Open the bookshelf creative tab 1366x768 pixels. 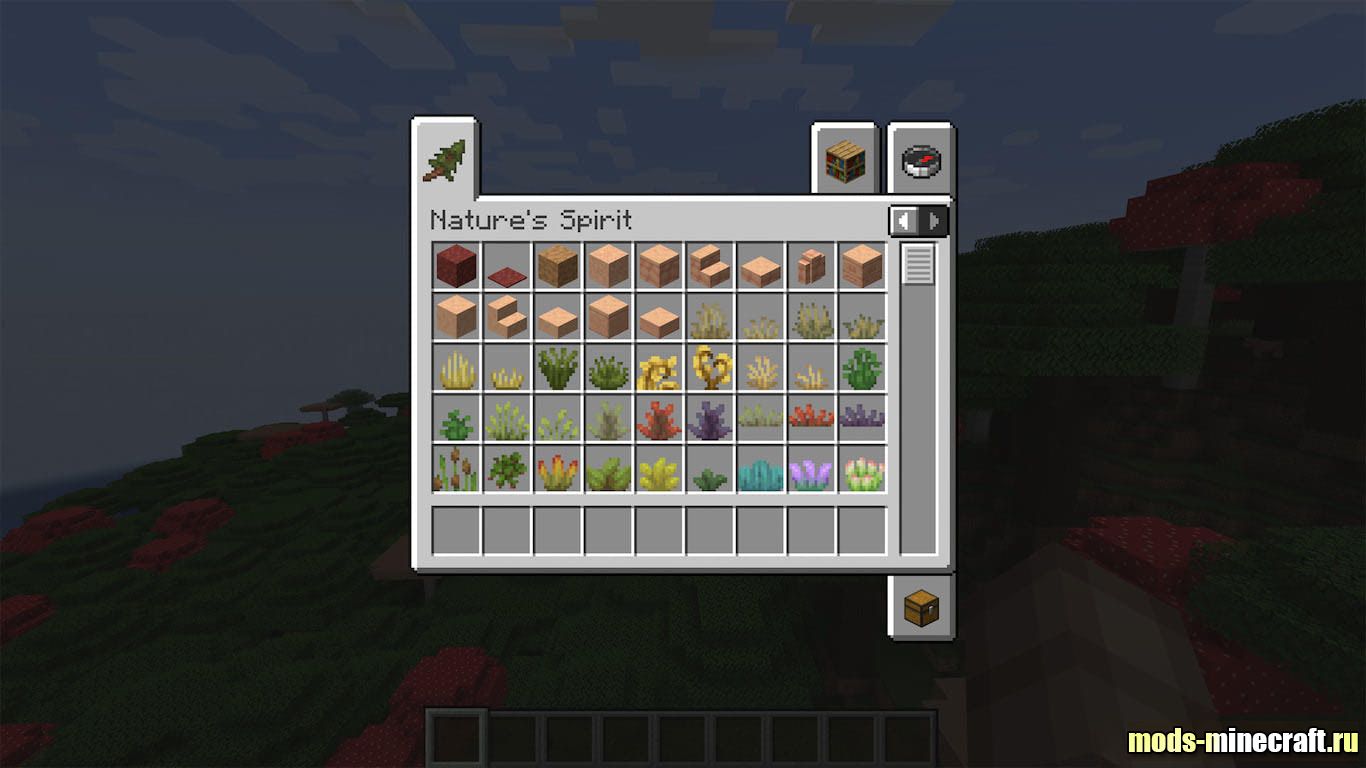843,162
